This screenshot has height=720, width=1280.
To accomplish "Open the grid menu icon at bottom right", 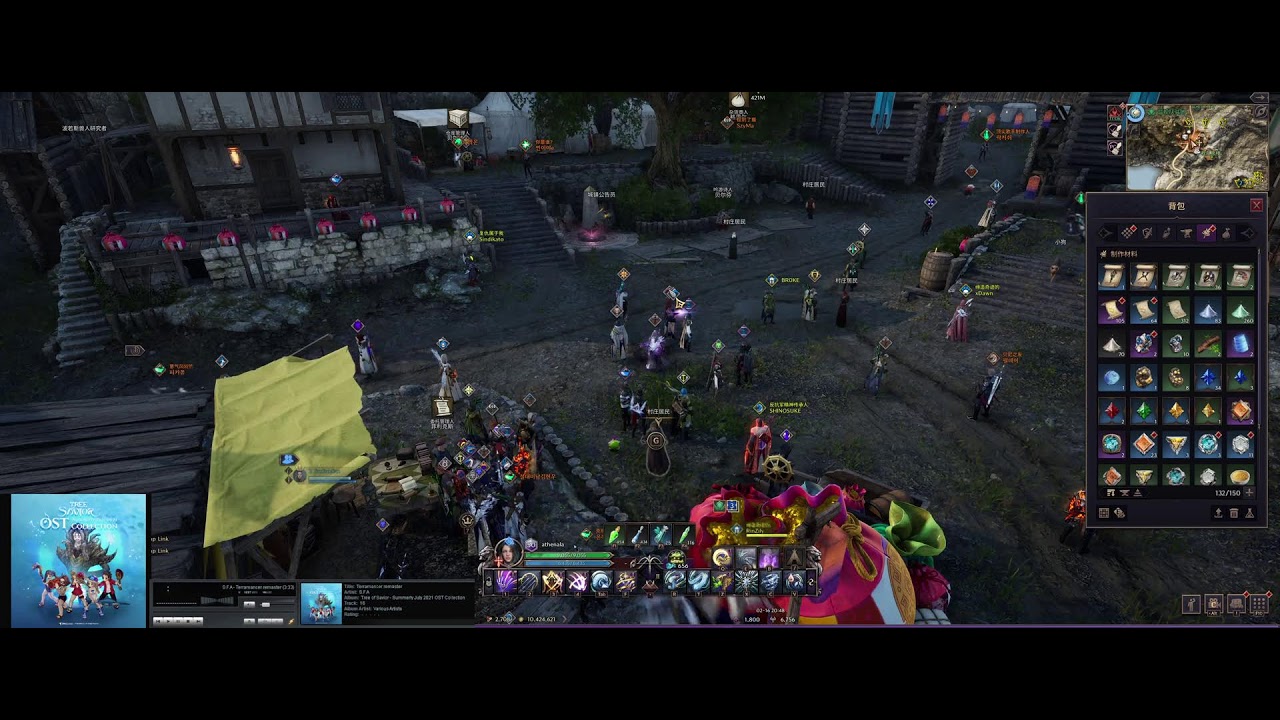I will [x=1259, y=604].
